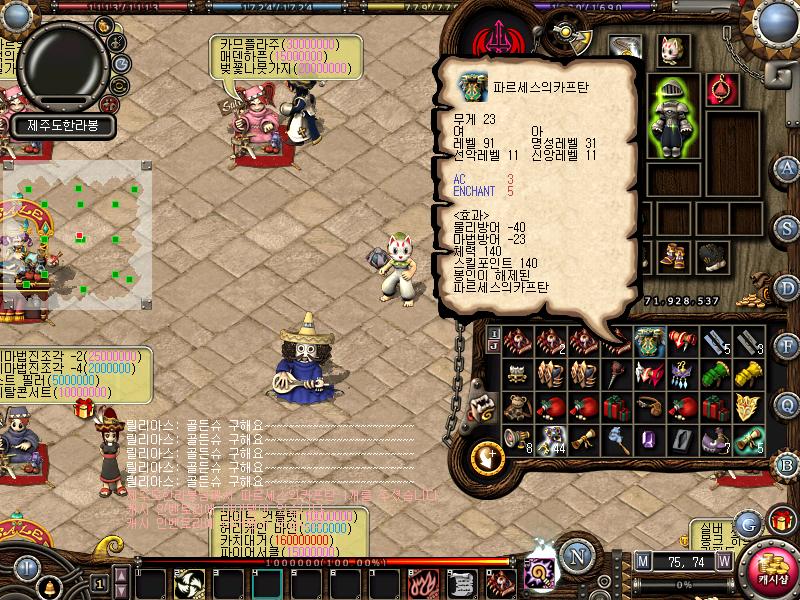Click the round F side button

(x=787, y=347)
